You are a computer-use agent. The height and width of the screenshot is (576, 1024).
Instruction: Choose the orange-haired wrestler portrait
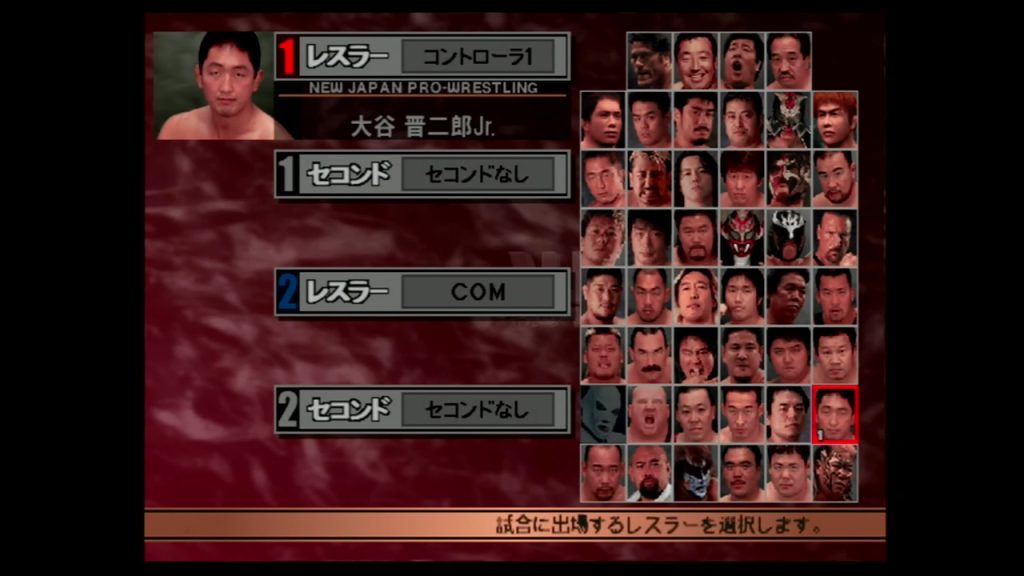click(835, 120)
